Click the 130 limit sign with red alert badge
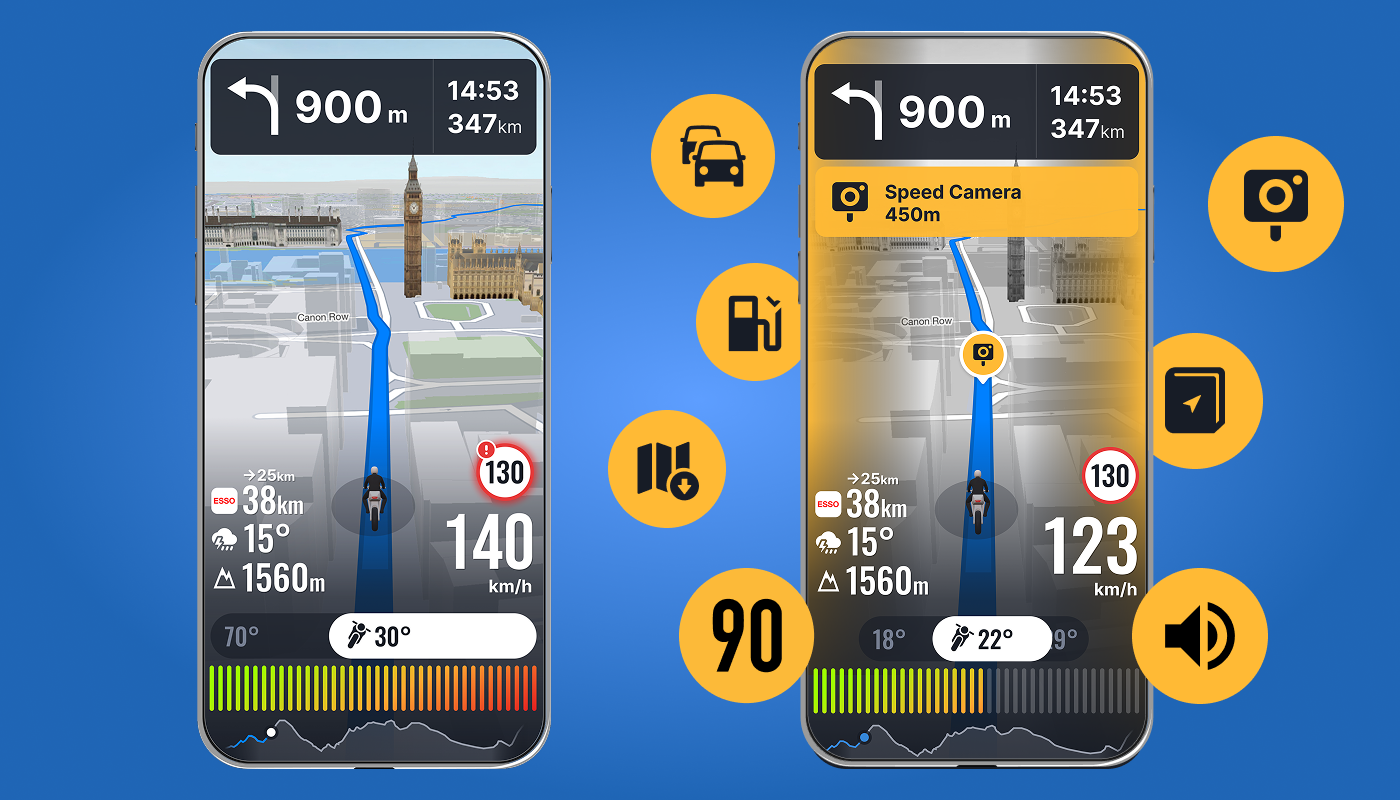The width and height of the screenshot is (1400, 800). tap(505, 471)
